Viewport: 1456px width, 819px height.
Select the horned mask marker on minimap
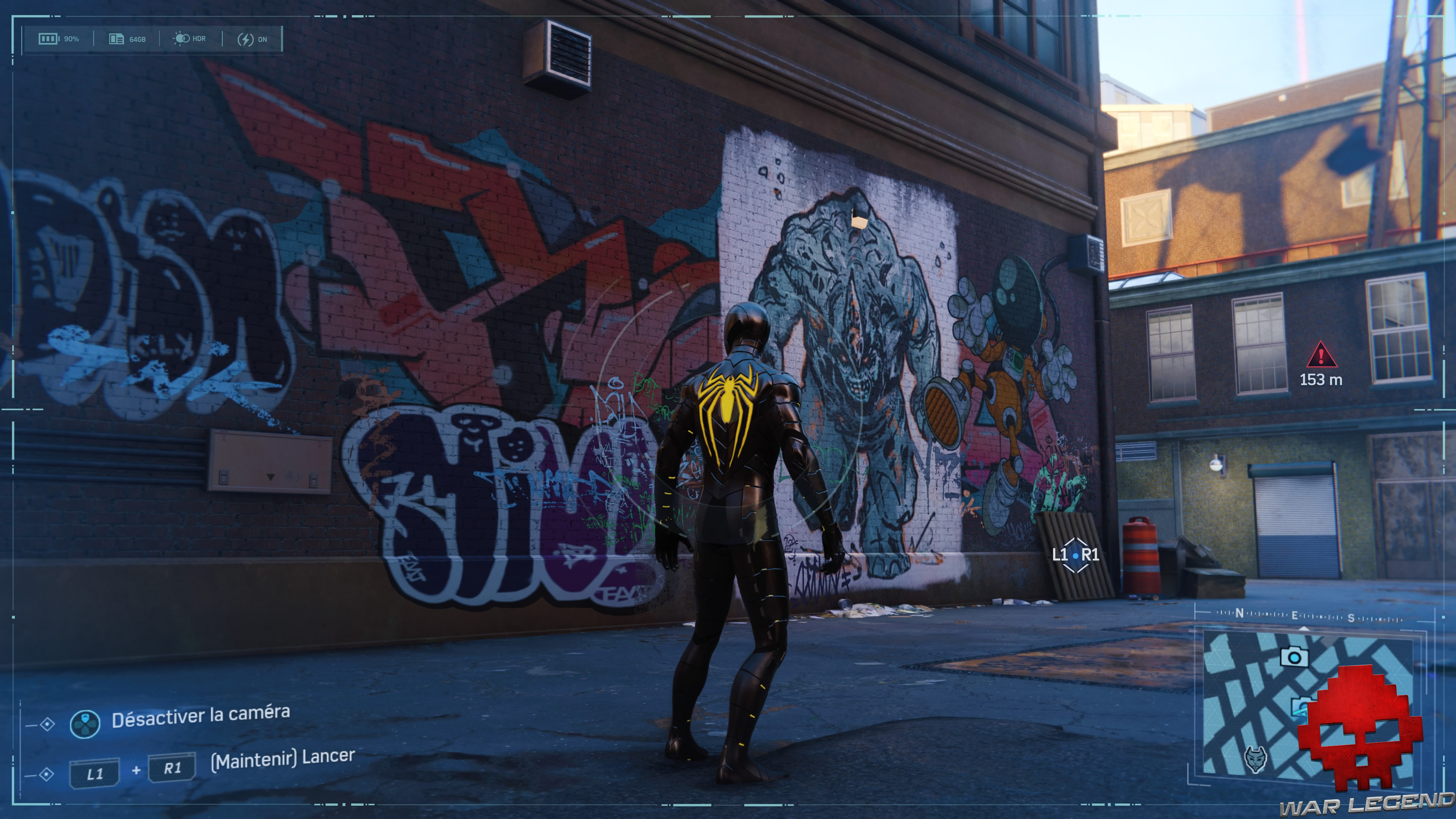click(x=1255, y=758)
